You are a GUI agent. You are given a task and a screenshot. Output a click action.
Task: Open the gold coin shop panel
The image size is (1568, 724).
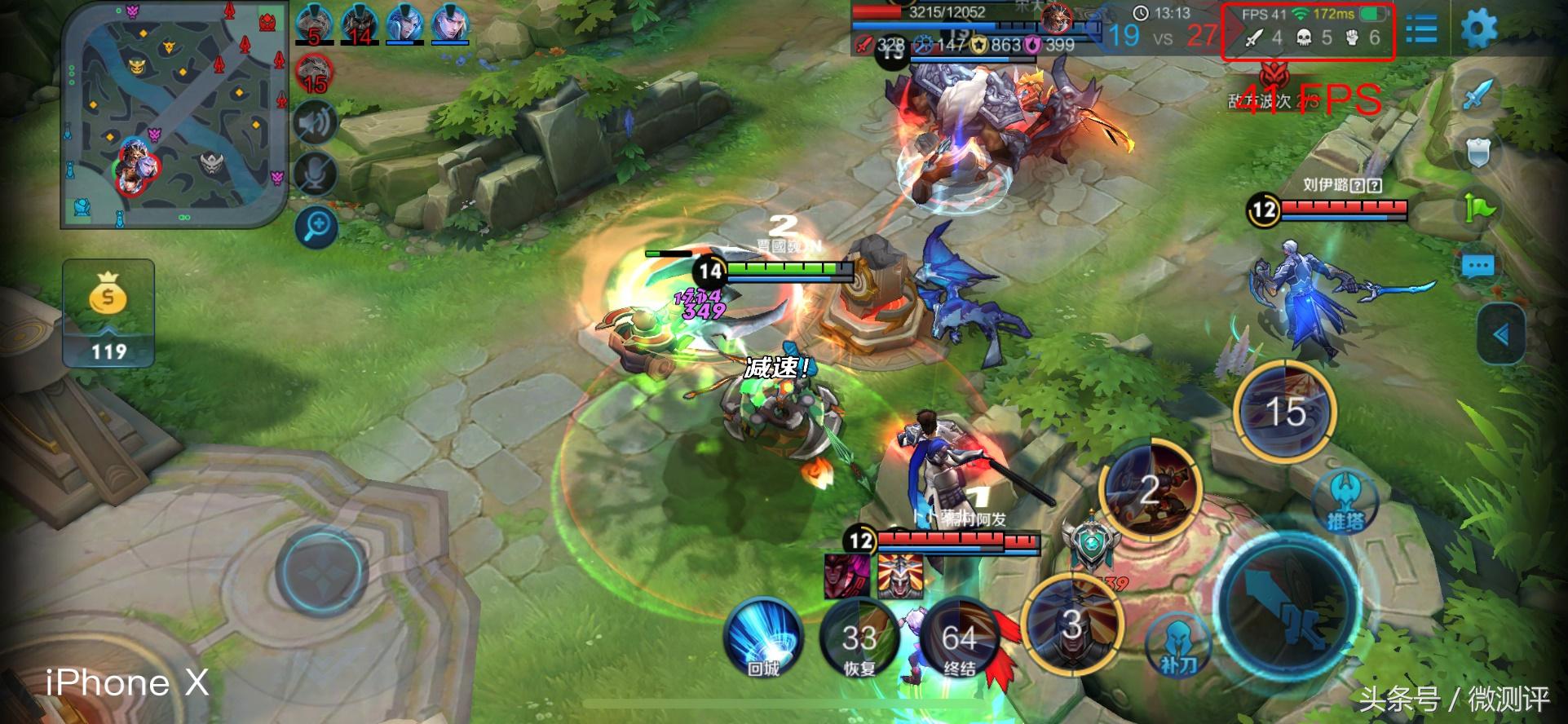tap(108, 313)
